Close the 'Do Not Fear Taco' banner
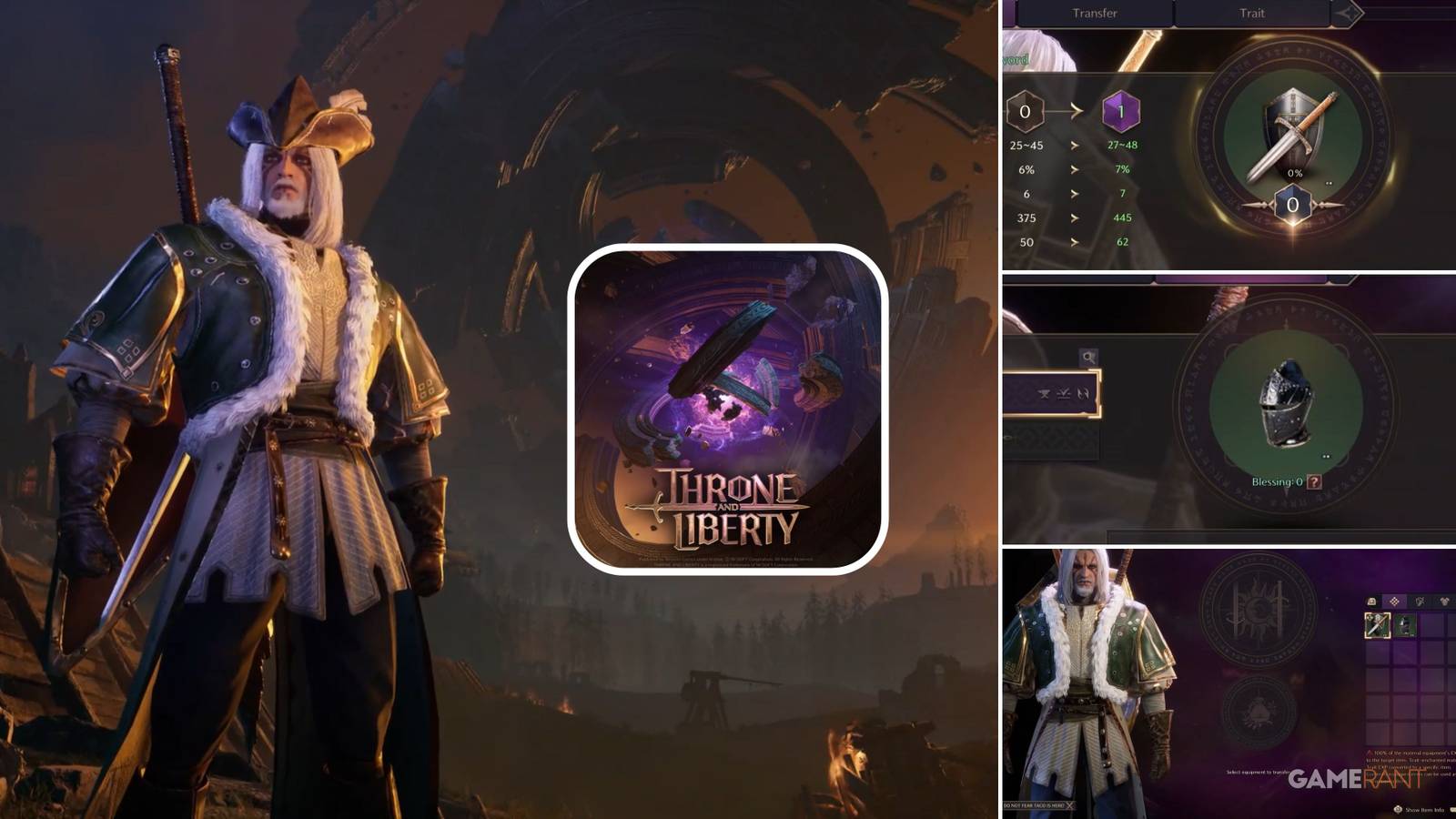Screen dimensions: 1456x819 click(x=1069, y=804)
